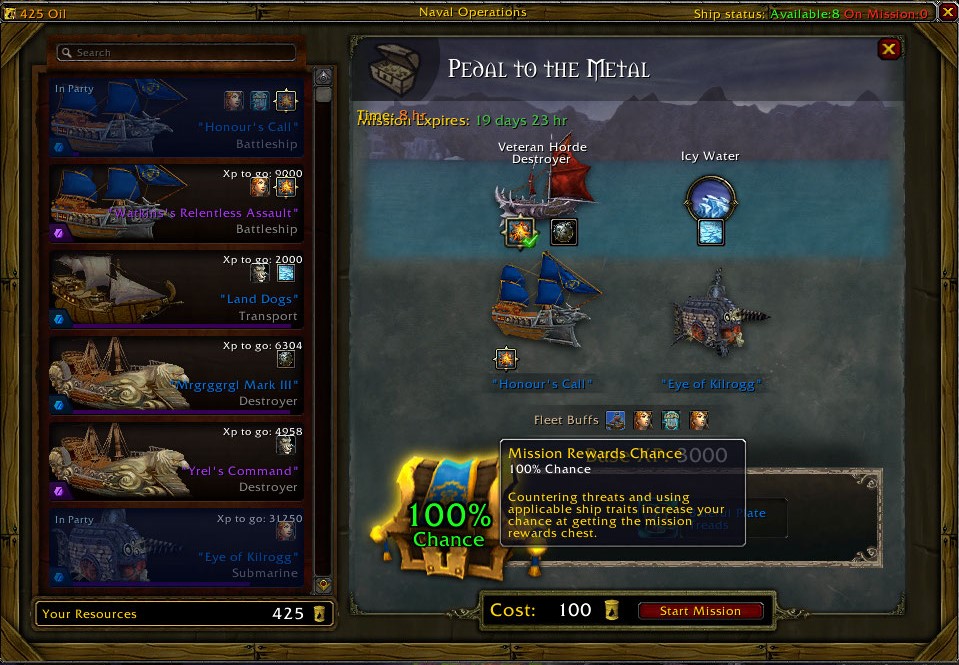This screenshot has width=959, height=665.
Task: Click the first Fleet Buffs icon
Action: coord(616,421)
